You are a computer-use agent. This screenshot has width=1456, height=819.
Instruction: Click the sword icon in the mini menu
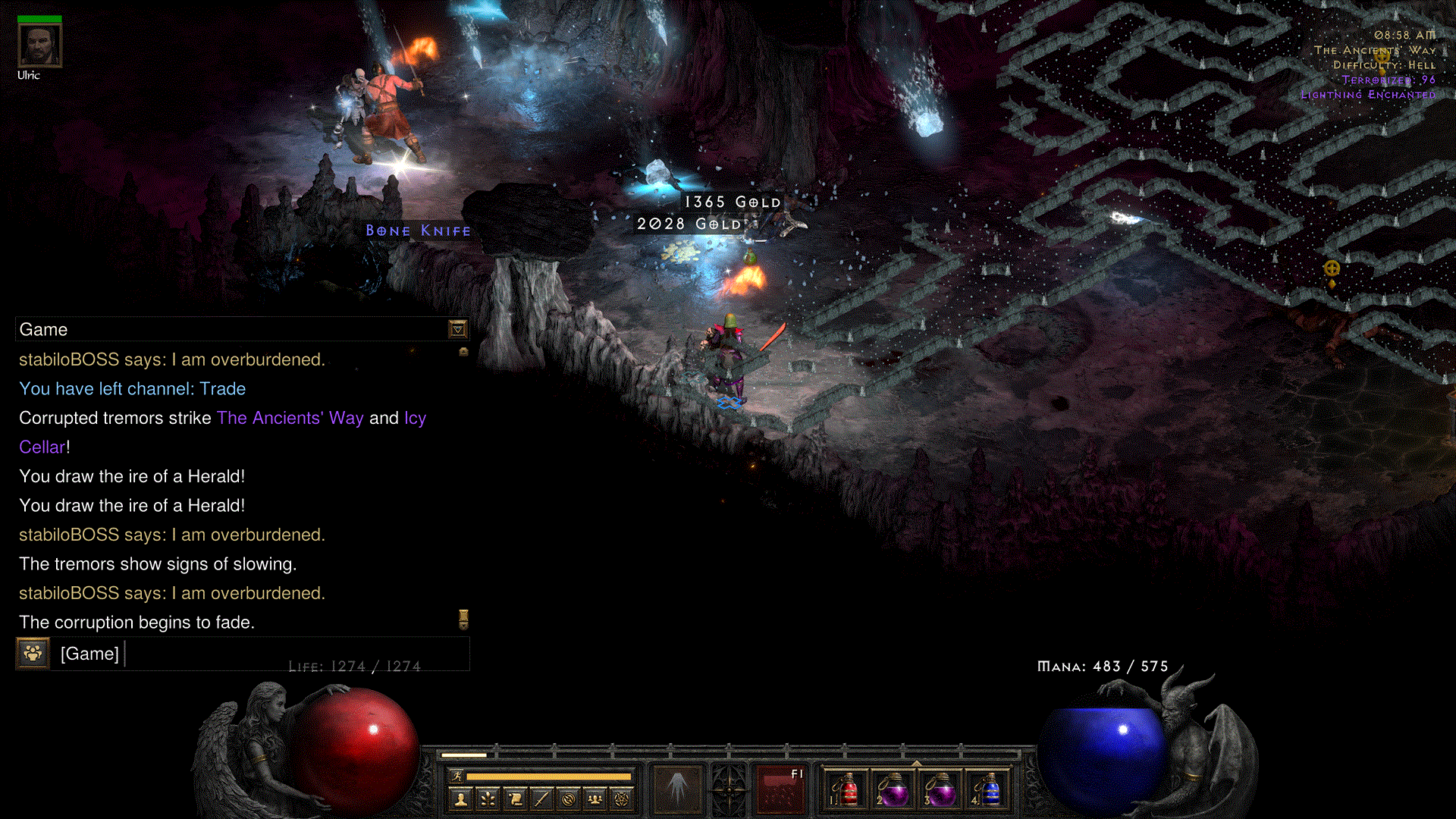[541, 799]
